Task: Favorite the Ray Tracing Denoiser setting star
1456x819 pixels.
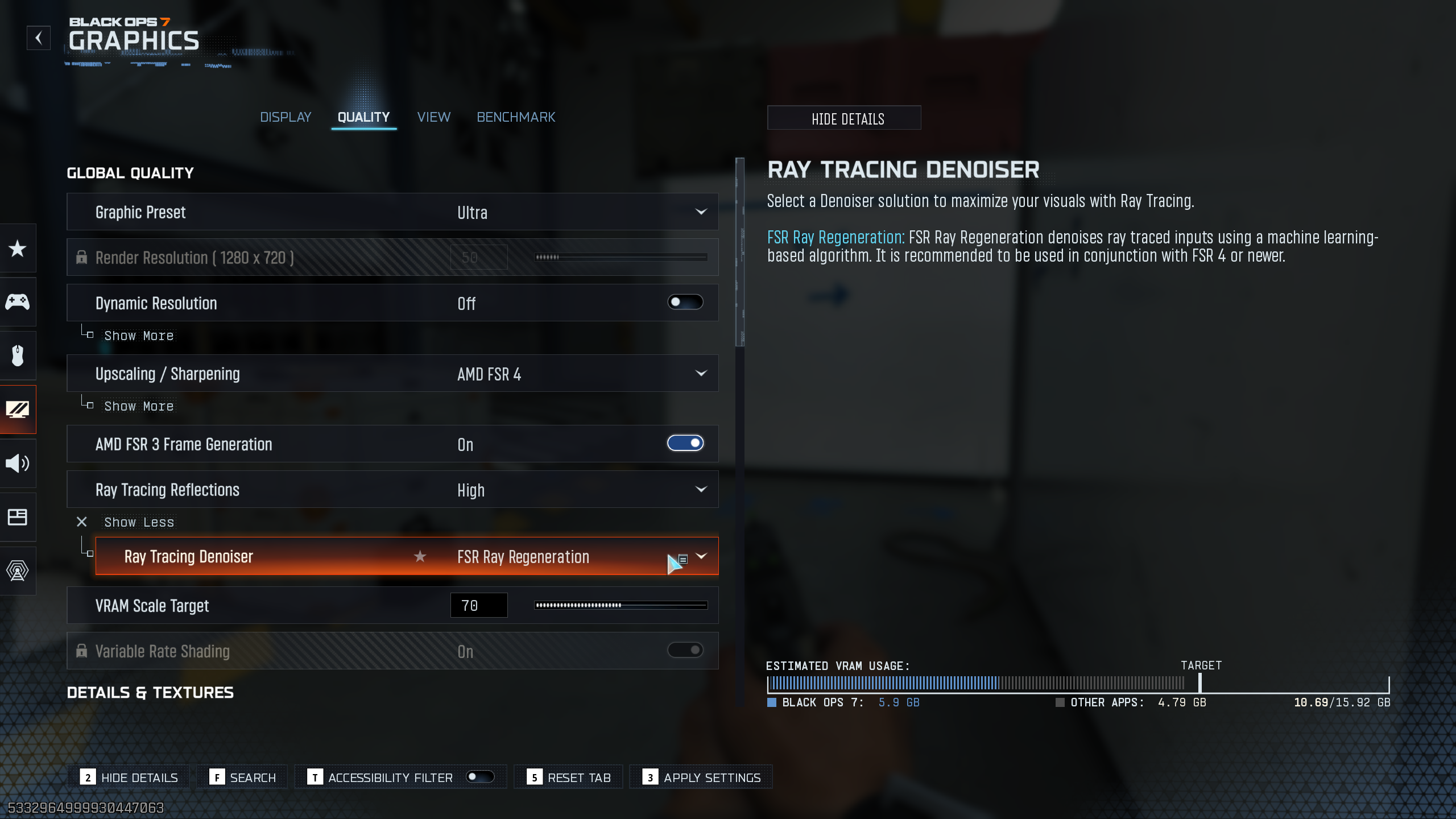Action: pos(420,556)
